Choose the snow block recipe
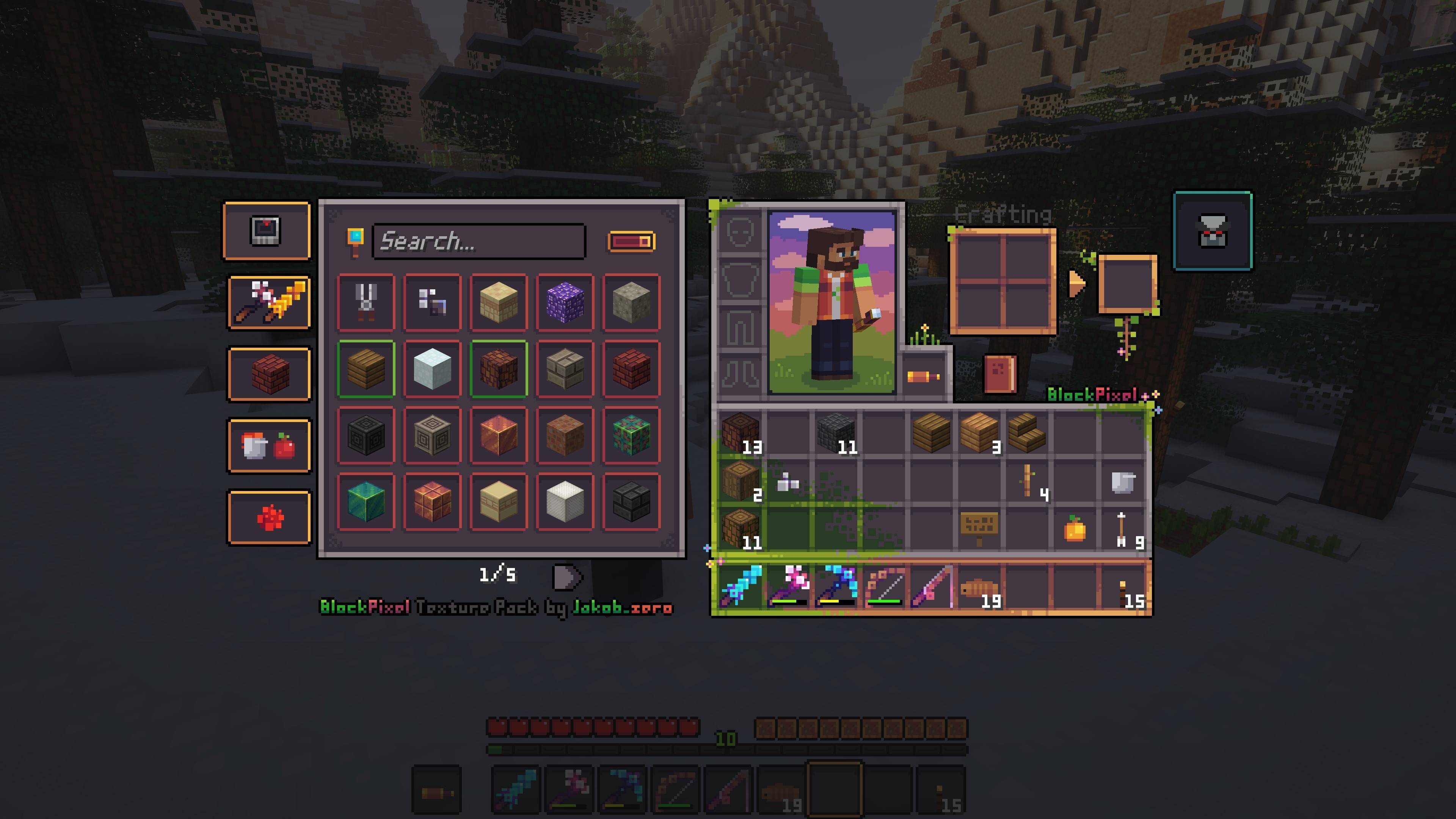This screenshot has height=819, width=1456. pyautogui.click(x=432, y=369)
